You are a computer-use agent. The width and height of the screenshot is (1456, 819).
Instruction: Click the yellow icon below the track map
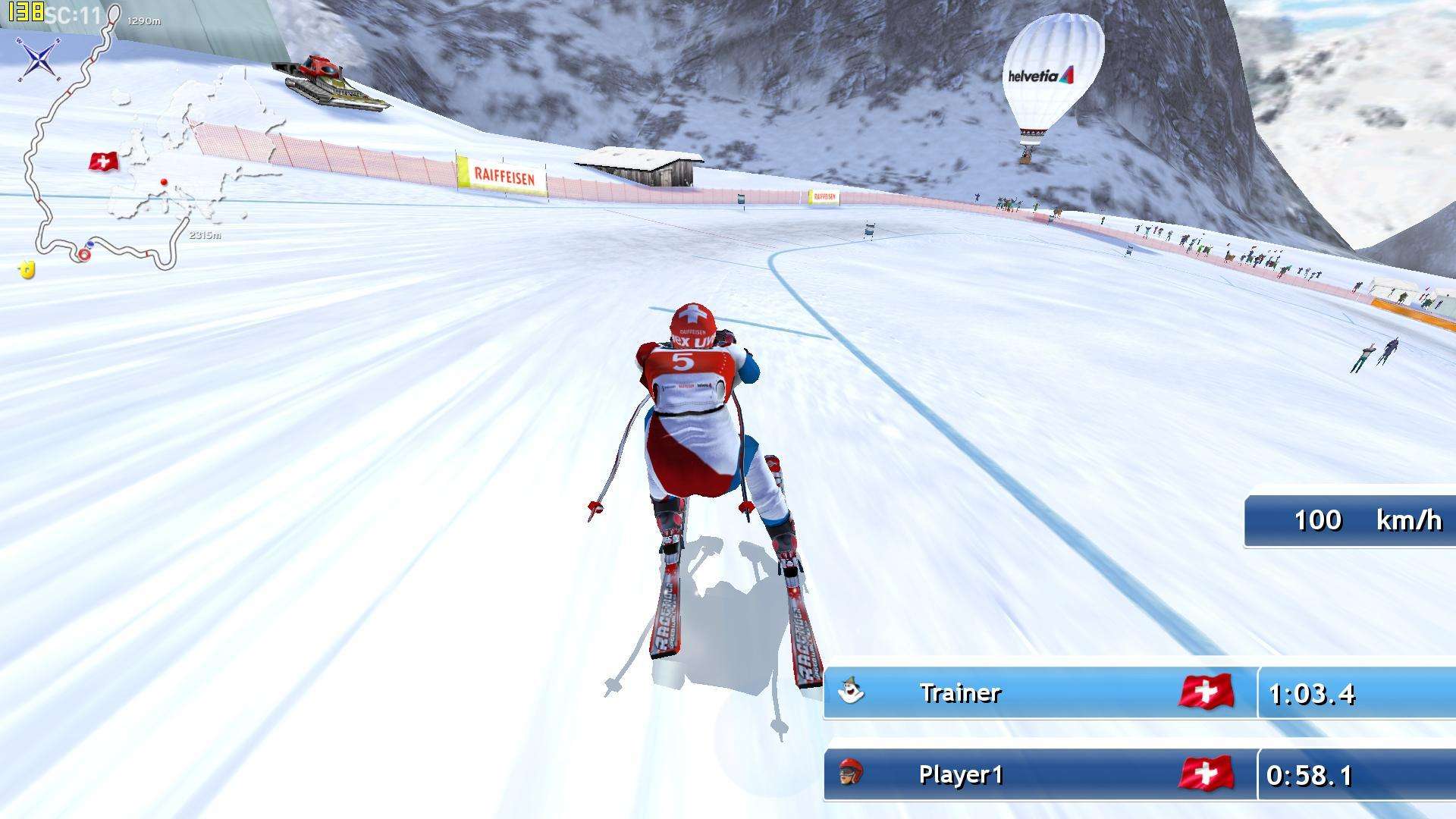[x=27, y=269]
